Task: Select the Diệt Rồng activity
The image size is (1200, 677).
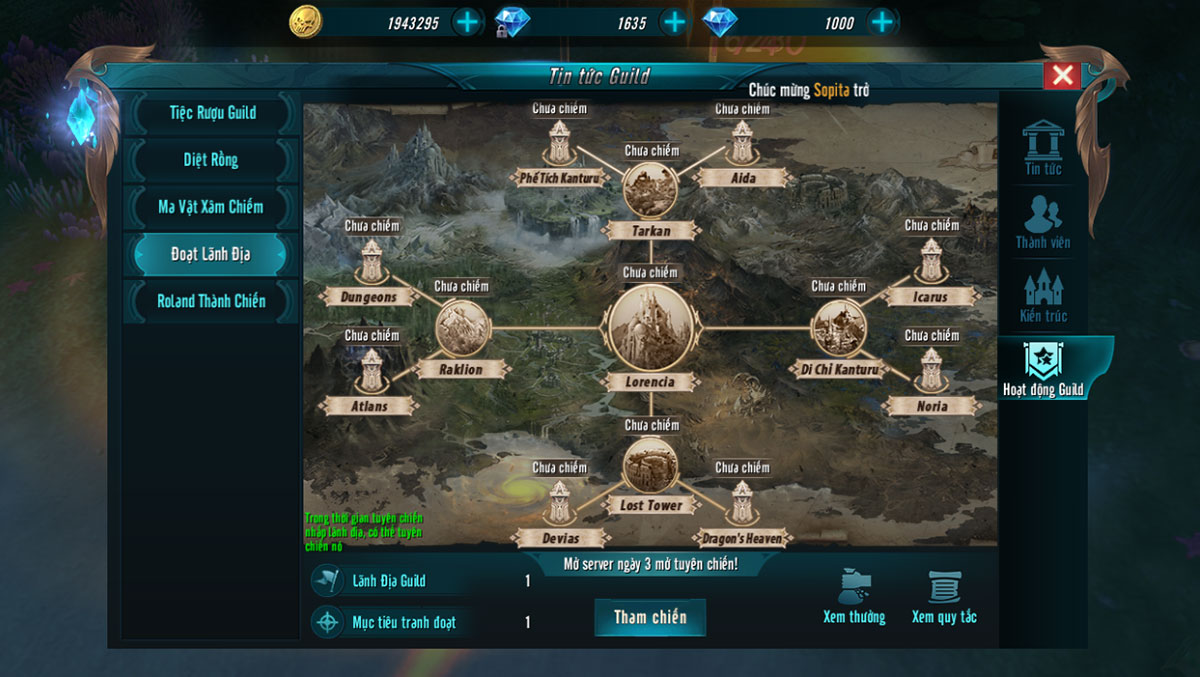Action: click(211, 160)
